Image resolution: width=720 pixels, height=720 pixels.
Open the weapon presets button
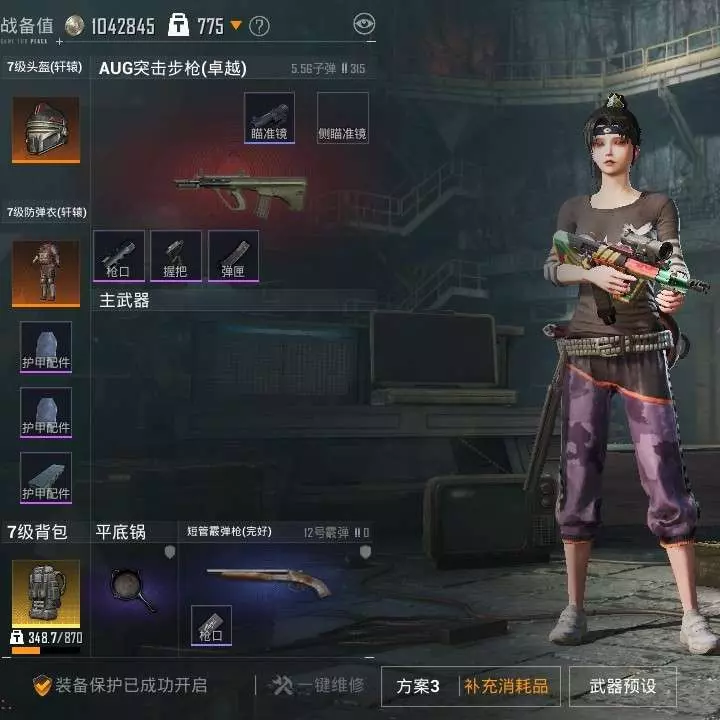622,686
